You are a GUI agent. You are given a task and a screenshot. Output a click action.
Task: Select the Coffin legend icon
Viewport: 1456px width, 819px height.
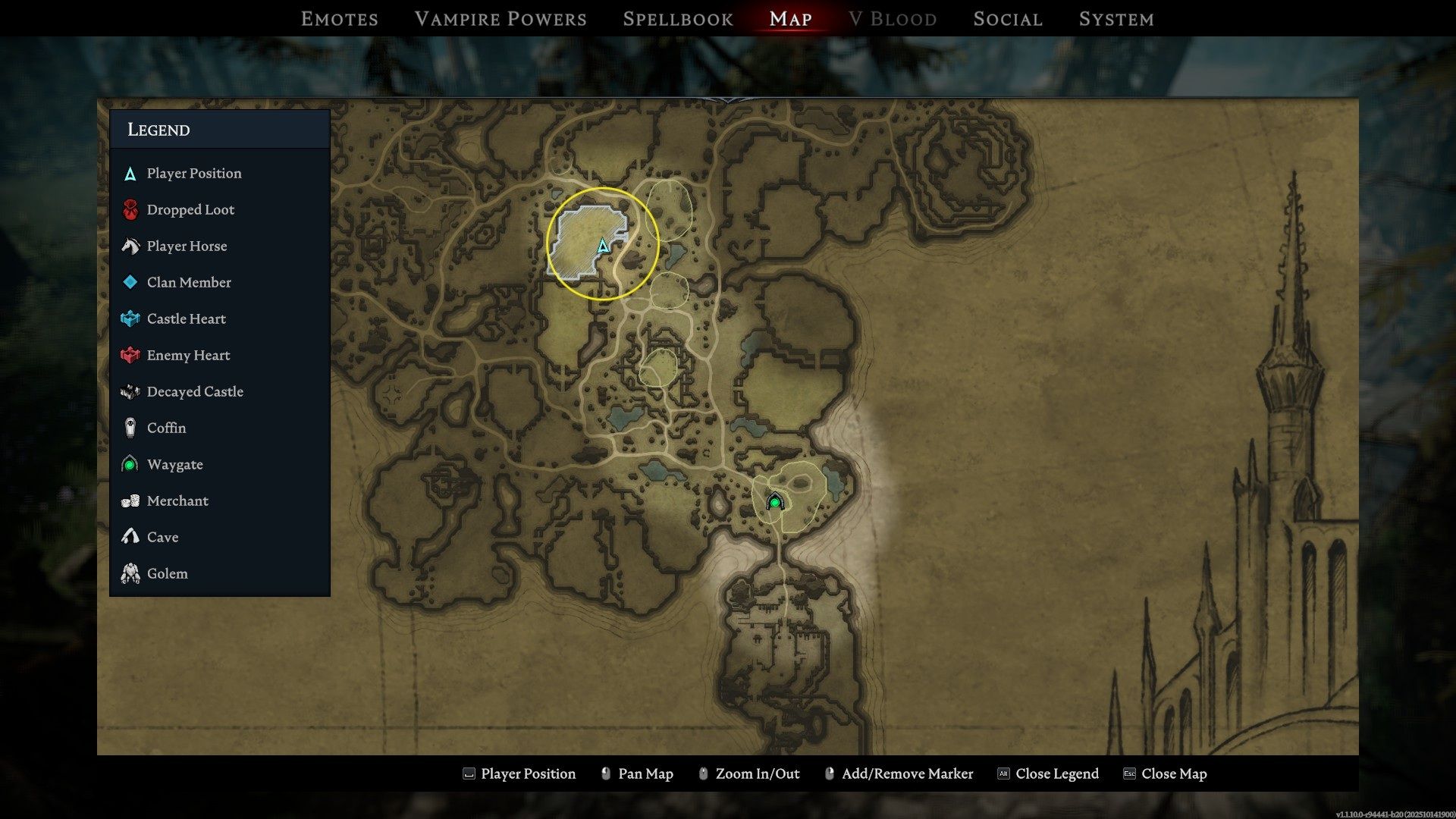[x=130, y=428]
